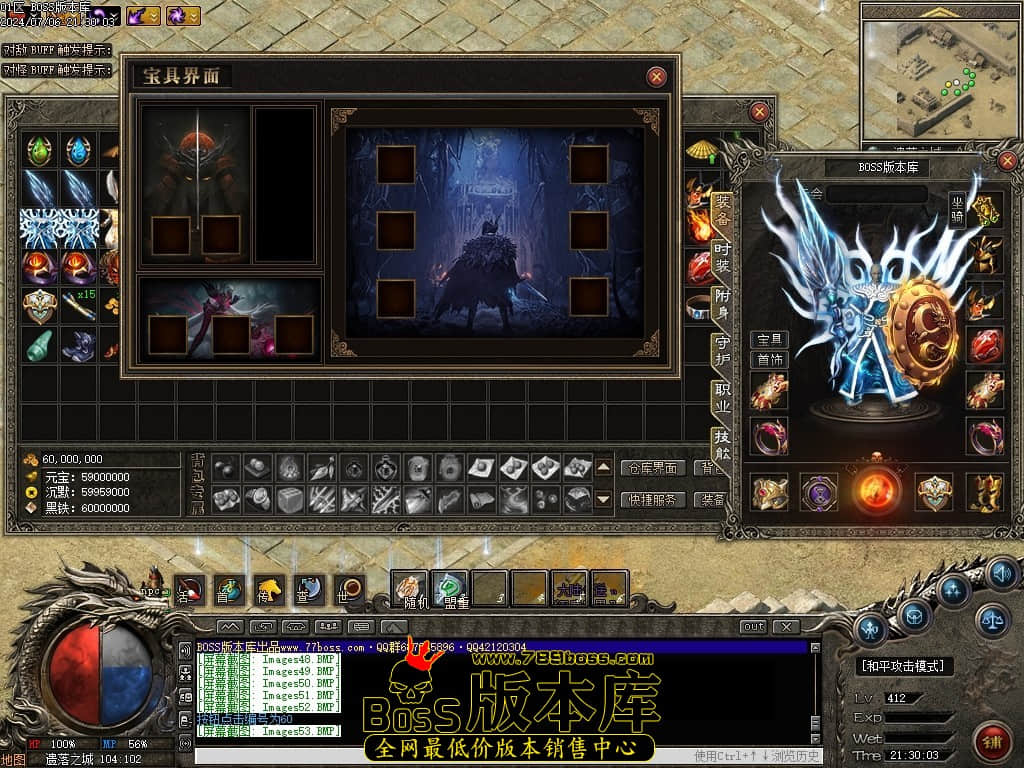Open the 仓库界面 warehouse button
This screenshot has width=1024, height=768.
point(653,467)
